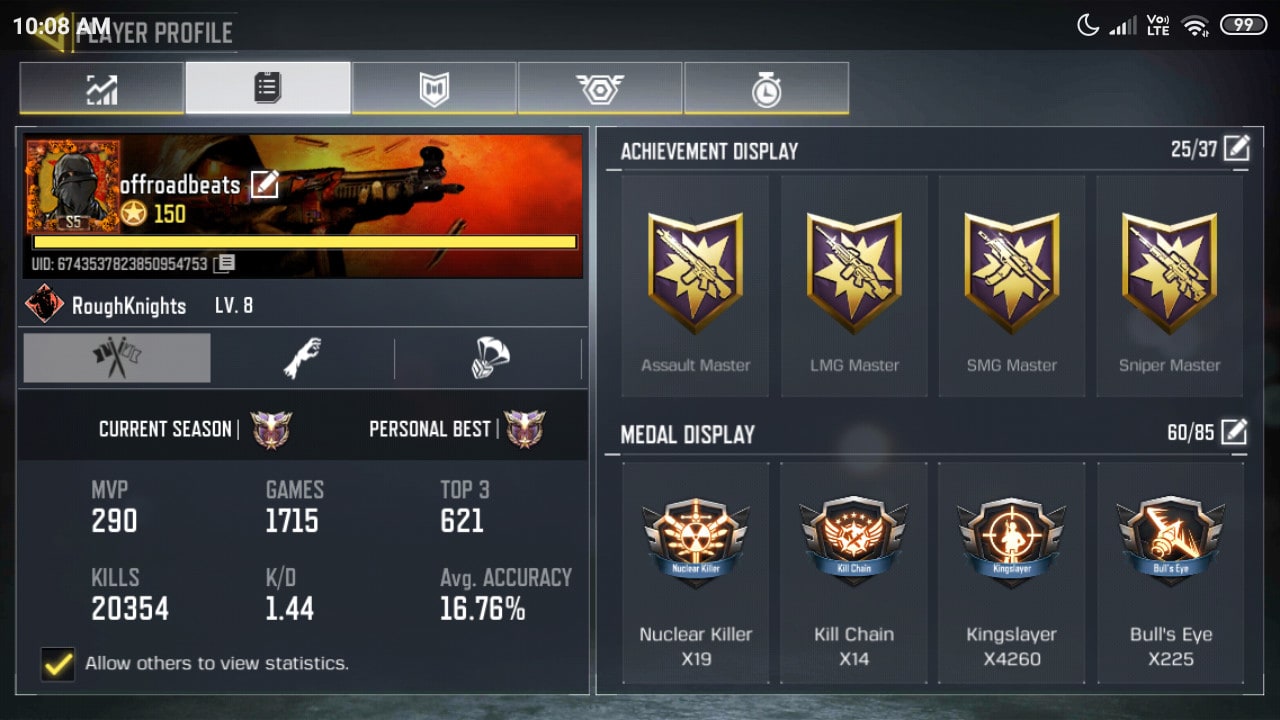This screenshot has width=1280, height=720.
Task: Open the Battle Royale parachute mode icon
Action: pos(489,357)
